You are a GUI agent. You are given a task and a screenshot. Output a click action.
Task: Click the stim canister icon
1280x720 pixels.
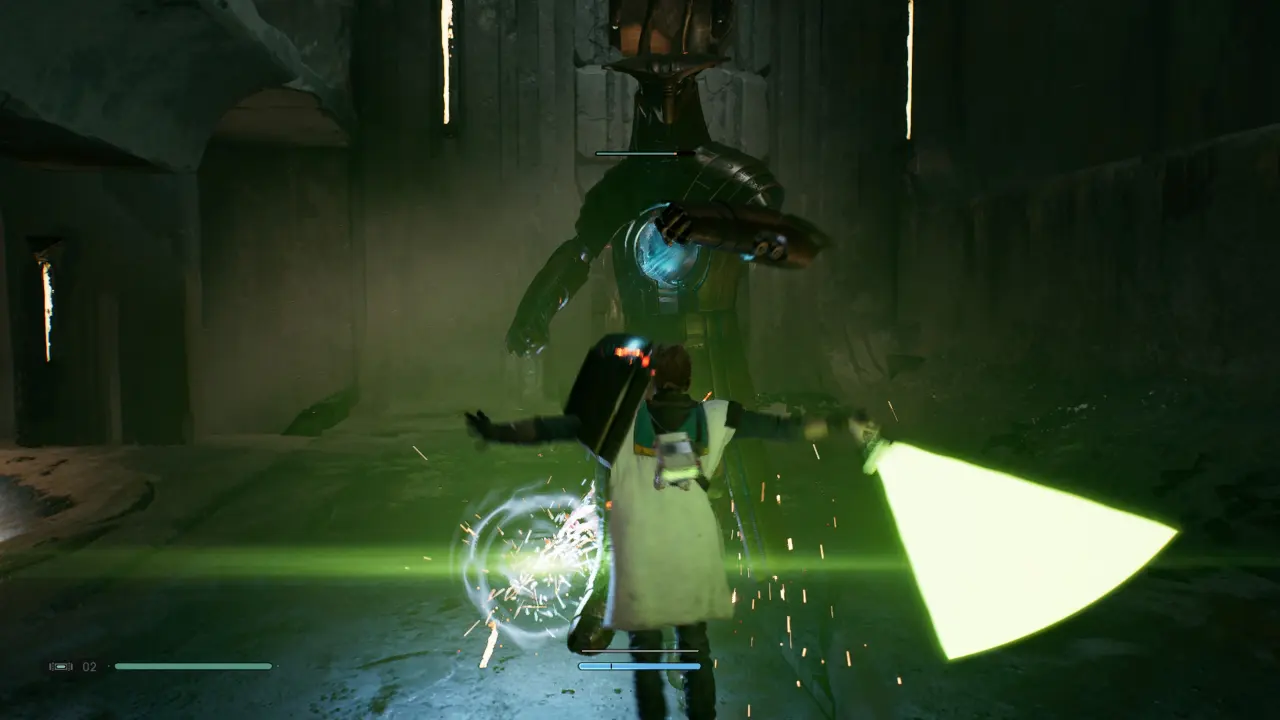click(60, 666)
